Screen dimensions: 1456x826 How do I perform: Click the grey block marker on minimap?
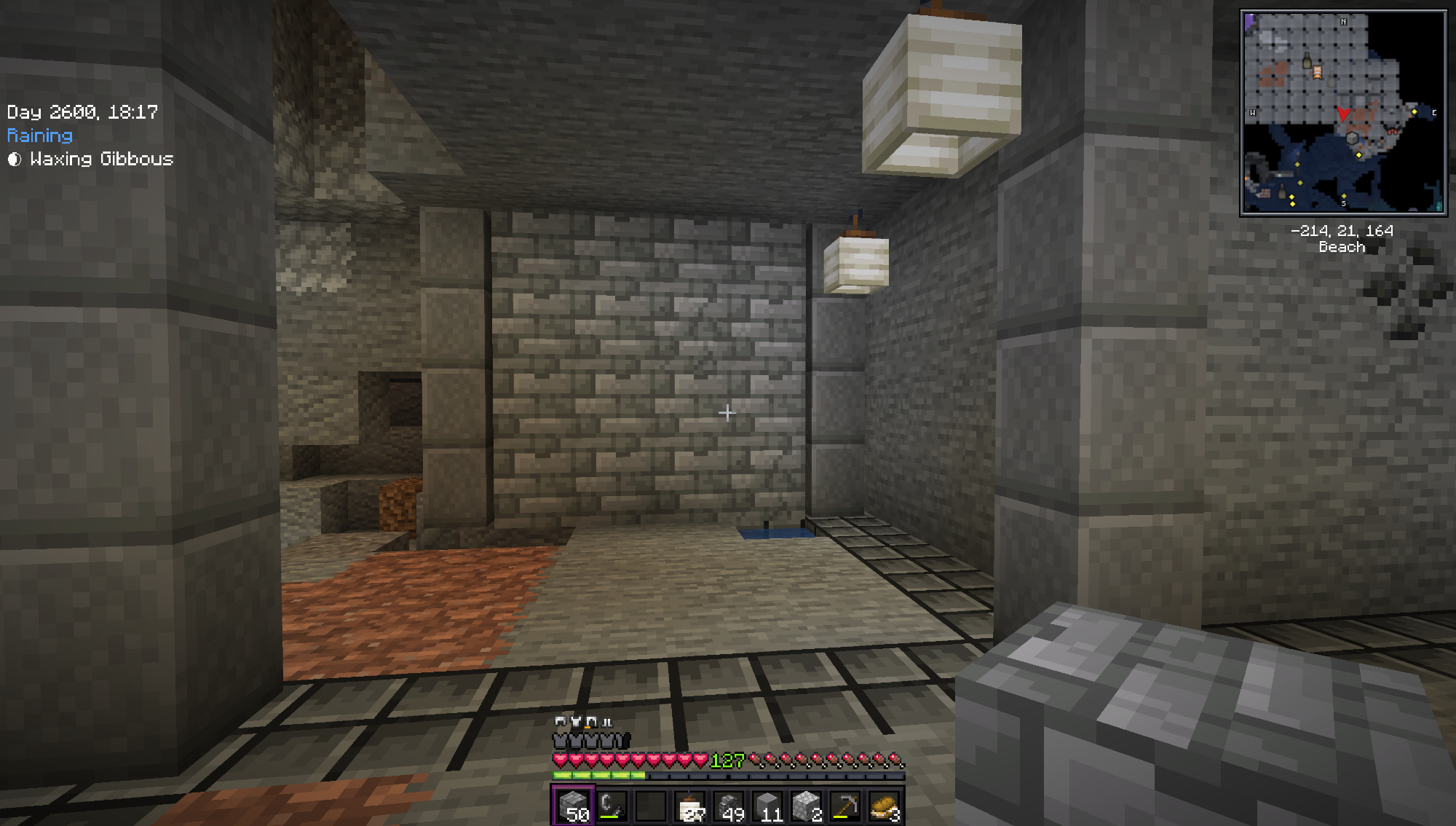click(1352, 138)
